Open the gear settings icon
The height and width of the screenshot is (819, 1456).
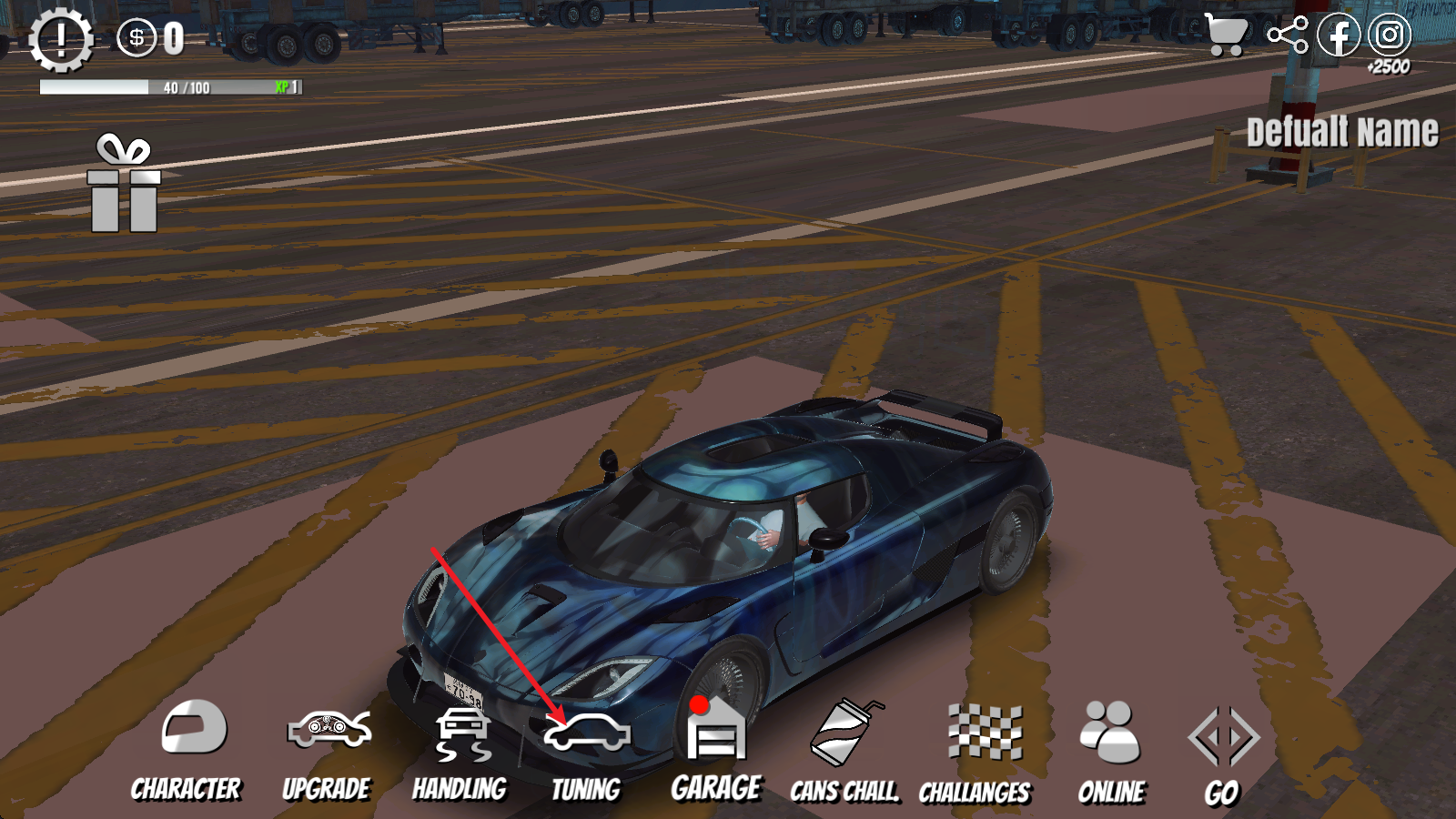point(61,39)
